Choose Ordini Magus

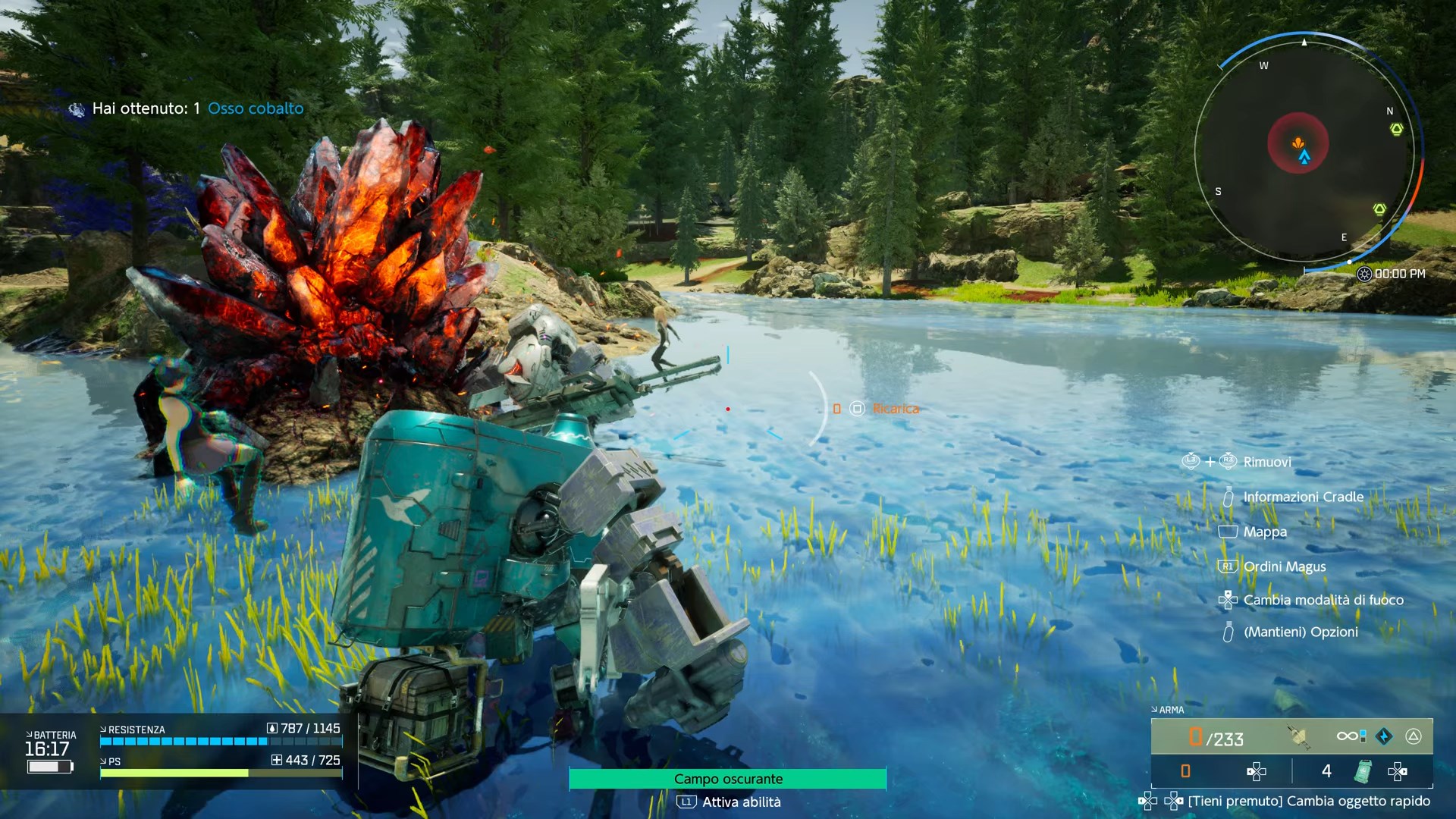tap(1284, 566)
